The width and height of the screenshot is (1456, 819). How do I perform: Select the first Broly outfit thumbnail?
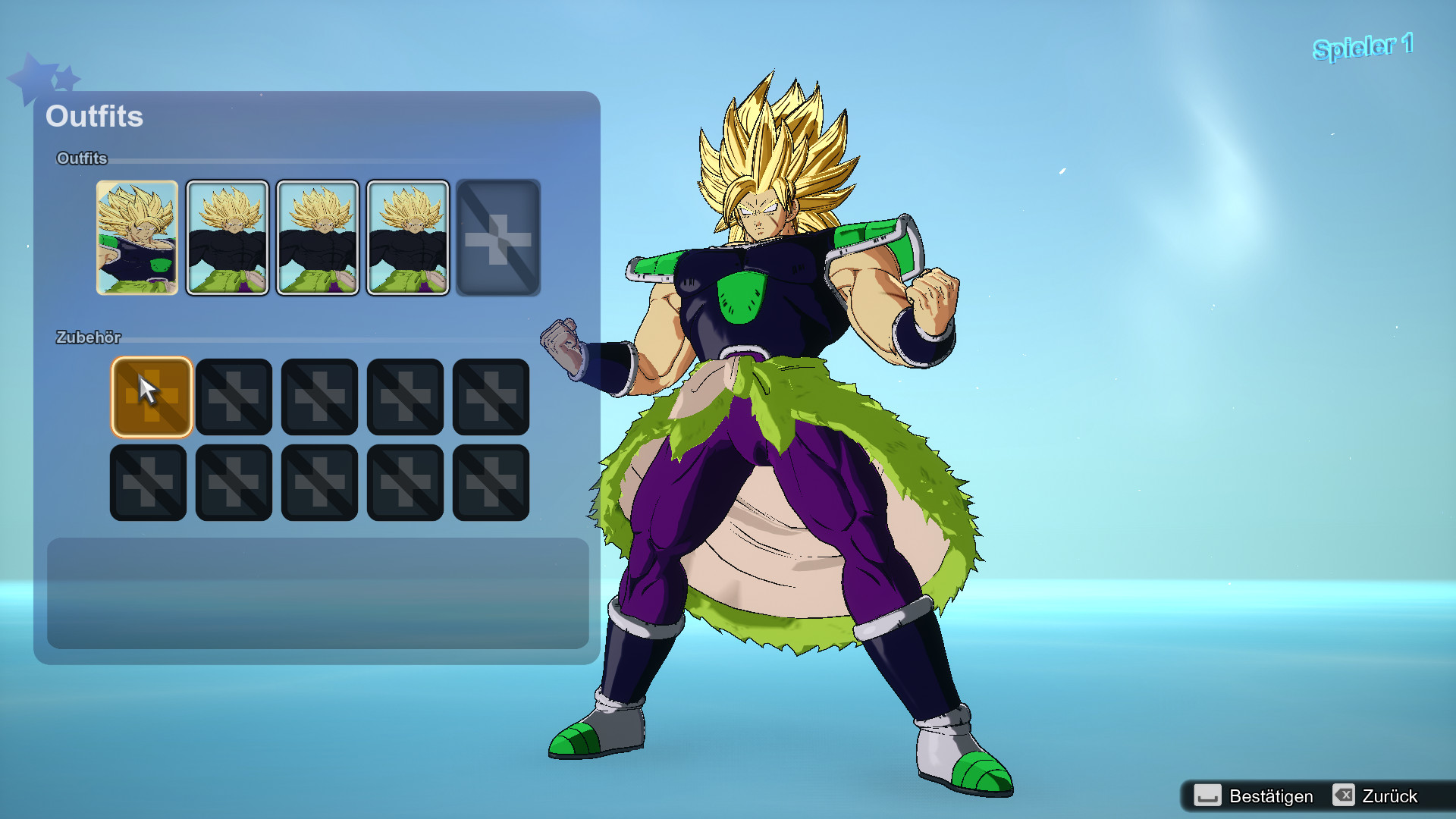137,237
